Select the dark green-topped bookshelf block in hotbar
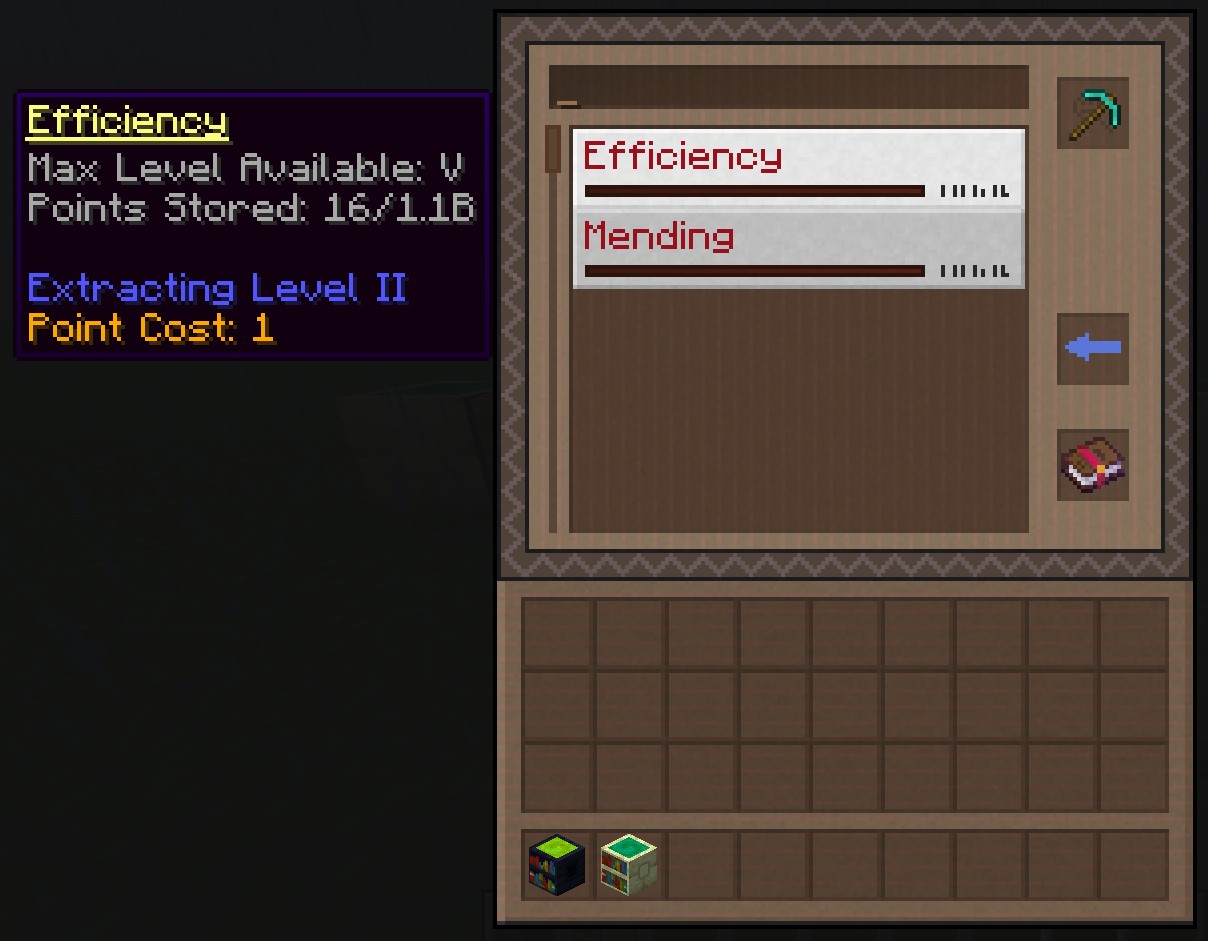This screenshot has width=1208, height=941. (x=557, y=865)
